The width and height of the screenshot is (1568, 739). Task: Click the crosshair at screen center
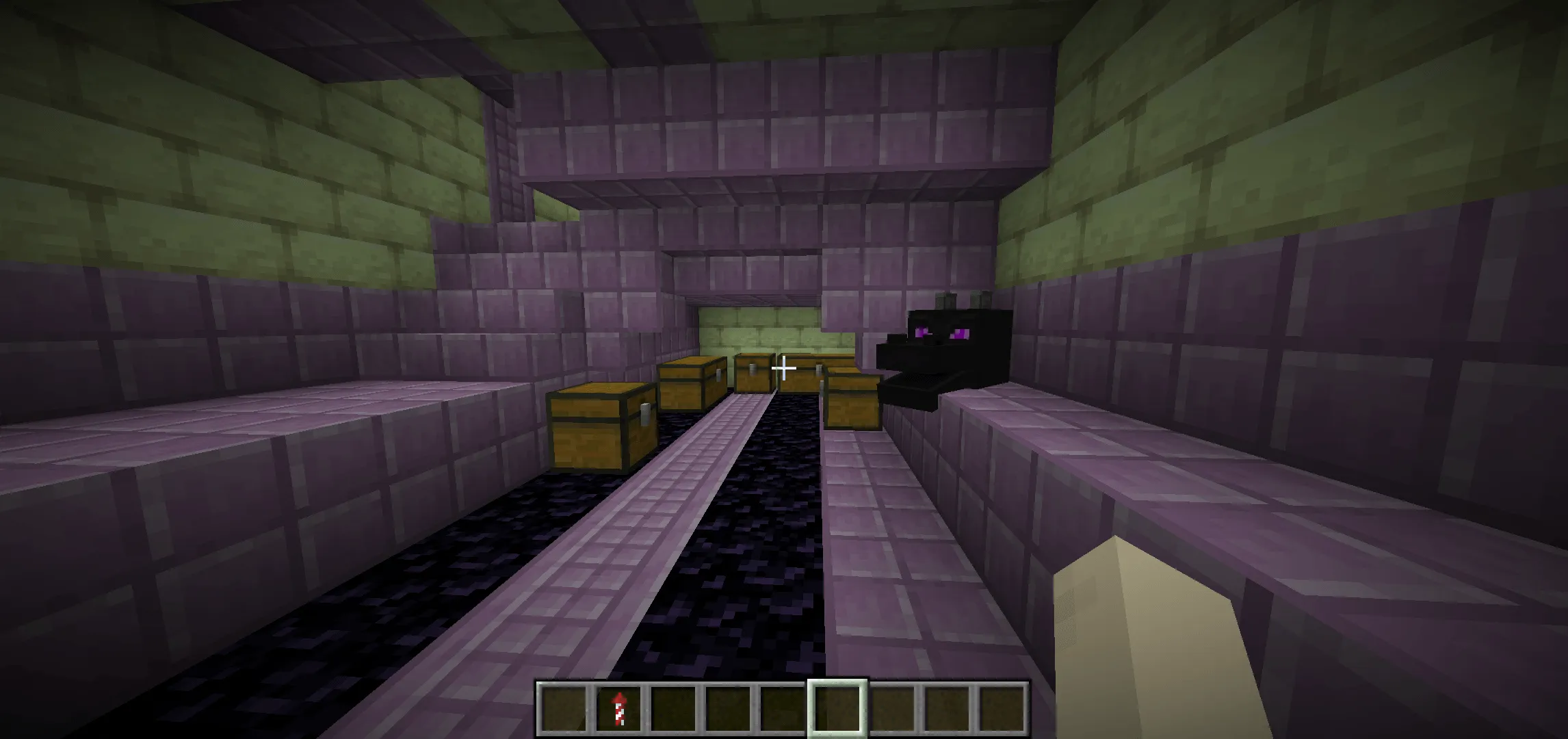click(784, 368)
